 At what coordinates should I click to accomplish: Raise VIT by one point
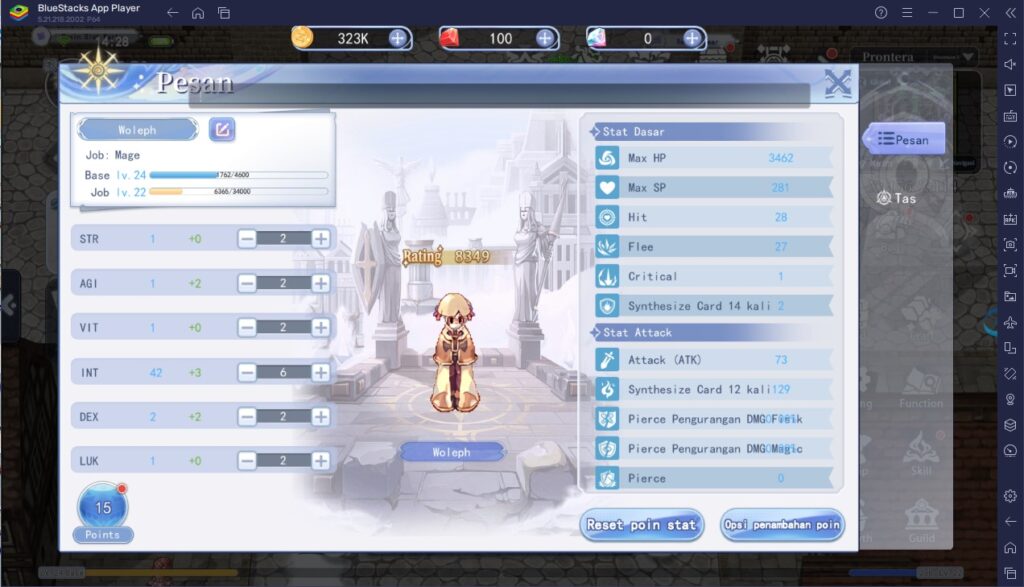(320, 327)
